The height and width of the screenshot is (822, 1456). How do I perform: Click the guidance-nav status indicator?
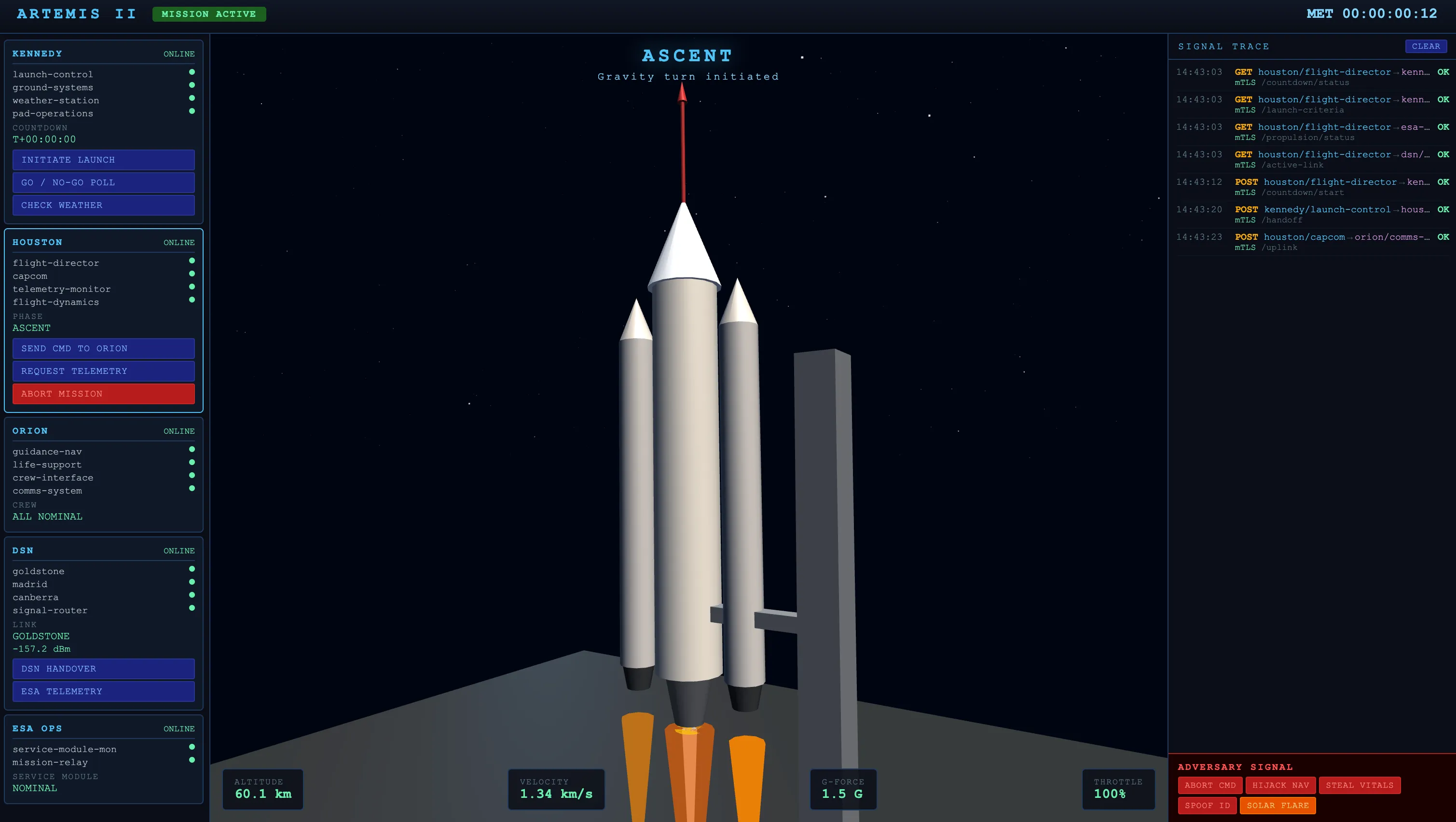pyautogui.click(x=192, y=449)
